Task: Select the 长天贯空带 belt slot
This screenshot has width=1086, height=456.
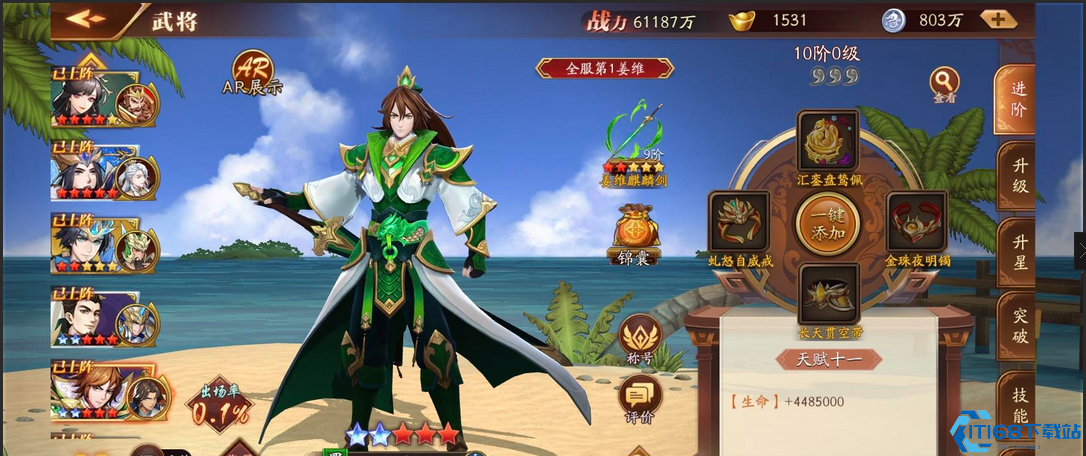Action: (828, 293)
